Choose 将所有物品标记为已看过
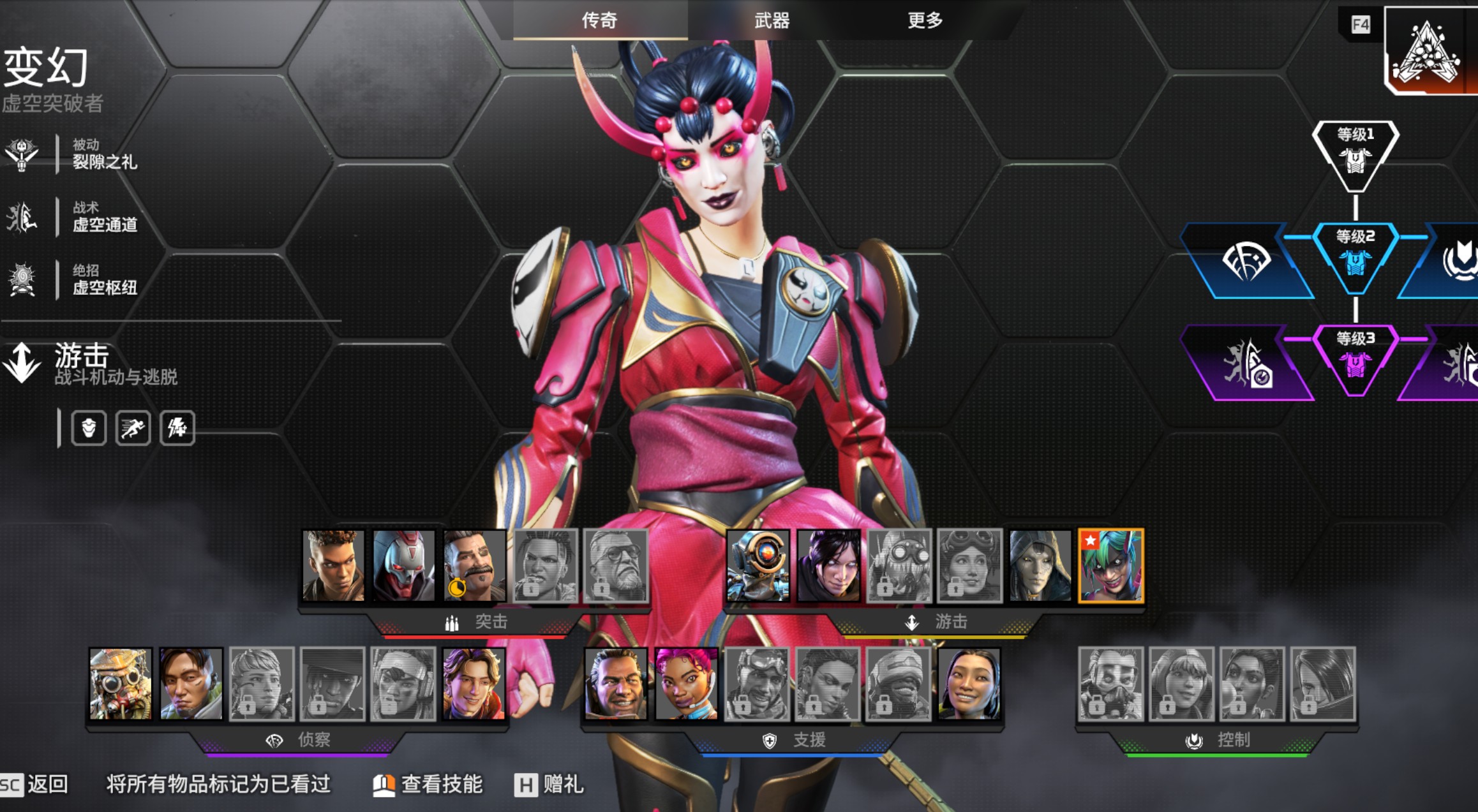The height and width of the screenshot is (812, 1478). pos(218,784)
